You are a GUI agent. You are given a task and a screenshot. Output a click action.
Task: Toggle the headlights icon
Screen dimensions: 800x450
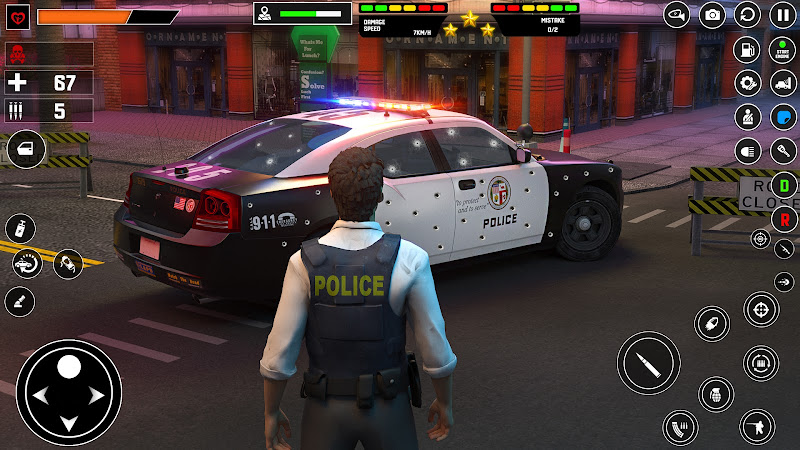[747, 151]
